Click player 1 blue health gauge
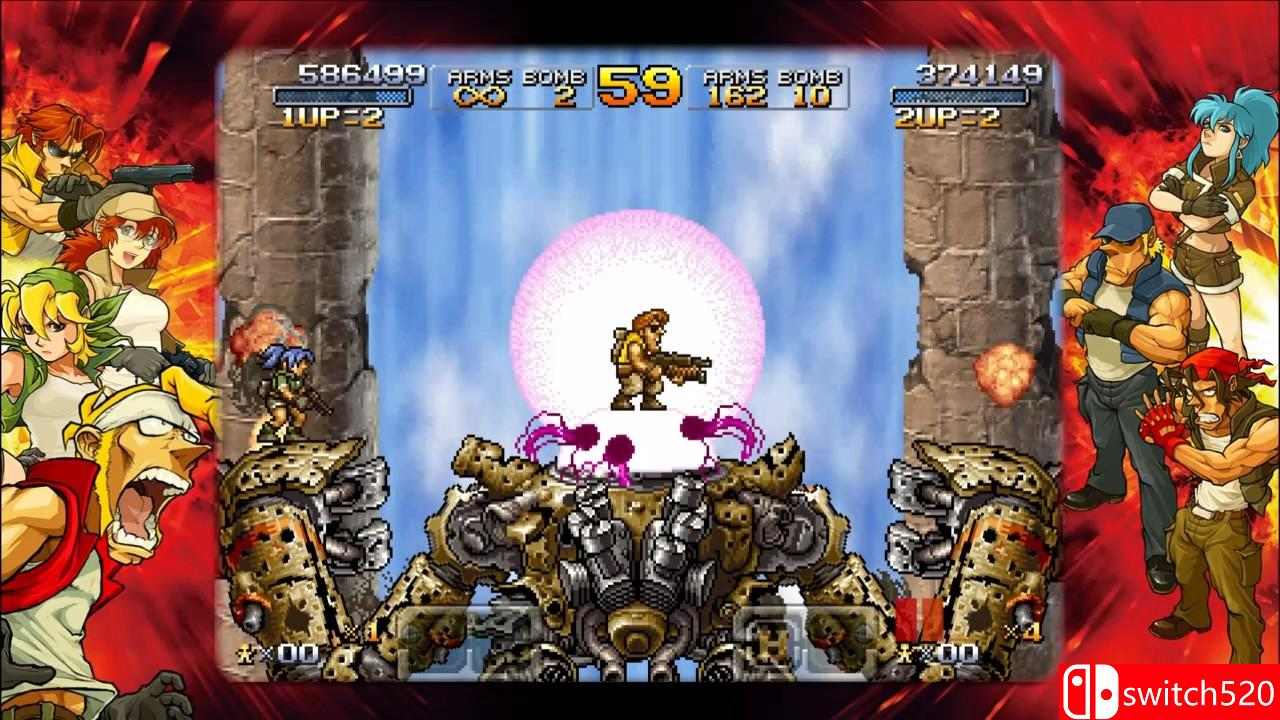The image size is (1280, 720). pyautogui.click(x=346, y=97)
